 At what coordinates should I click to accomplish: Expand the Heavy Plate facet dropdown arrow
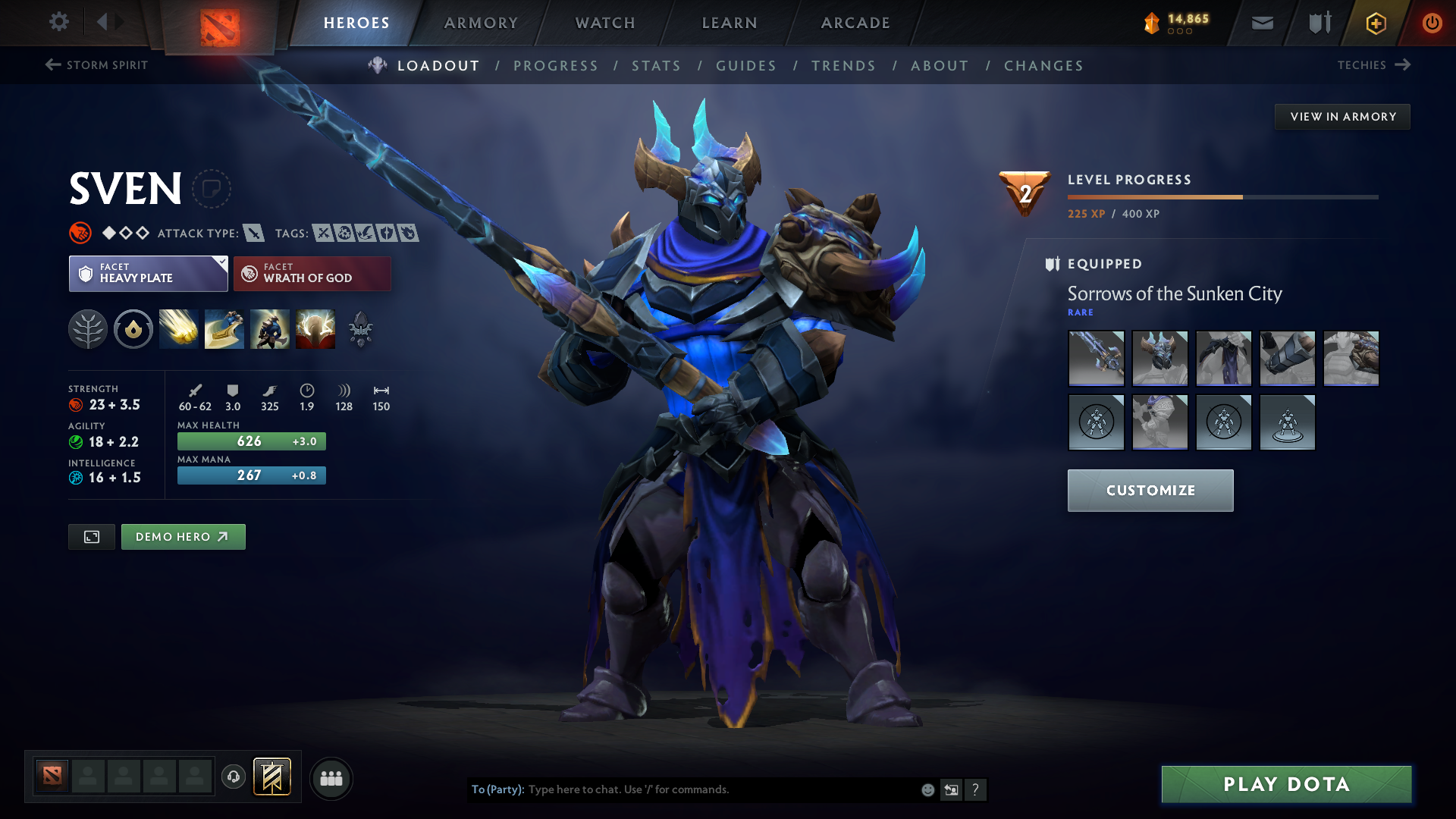[221, 262]
